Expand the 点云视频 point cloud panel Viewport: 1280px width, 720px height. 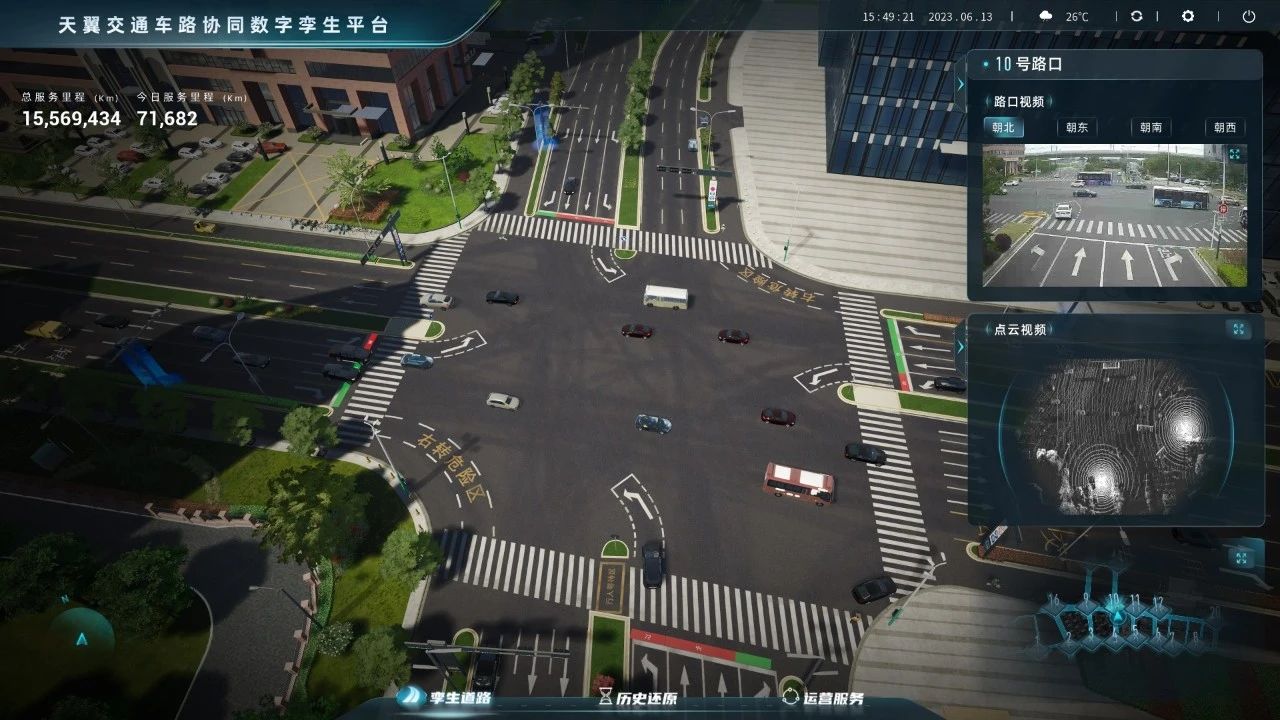point(1238,329)
